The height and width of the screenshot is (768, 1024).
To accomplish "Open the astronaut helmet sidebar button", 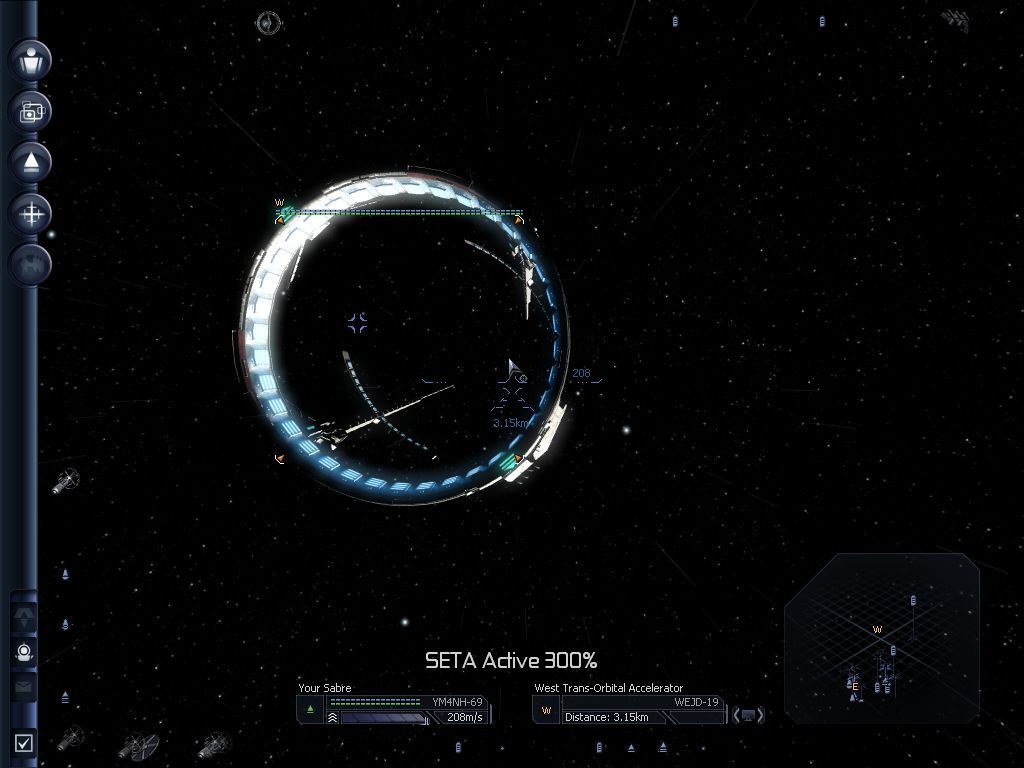I will (24, 653).
